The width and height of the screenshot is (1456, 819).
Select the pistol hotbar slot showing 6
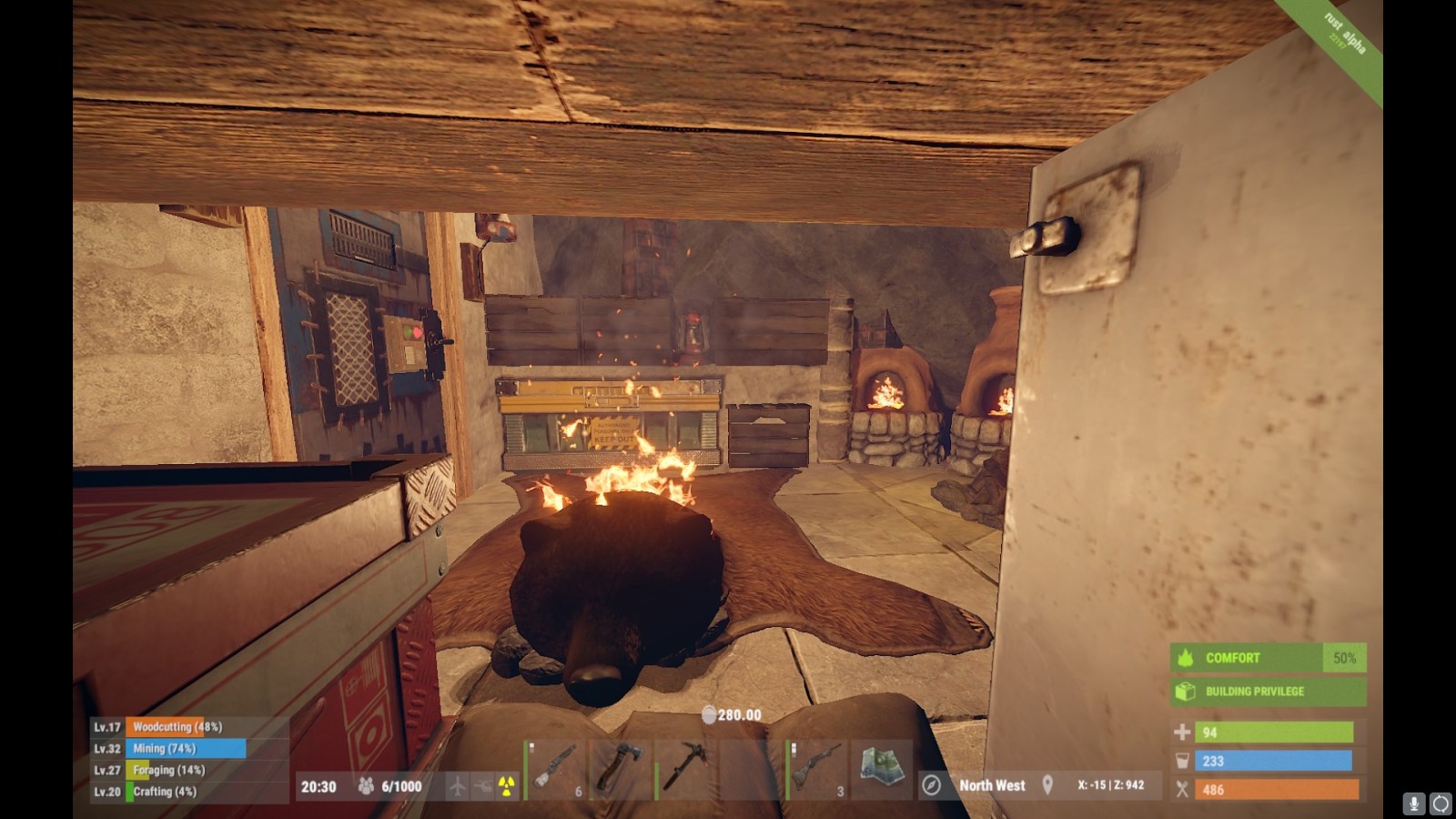coord(556,770)
